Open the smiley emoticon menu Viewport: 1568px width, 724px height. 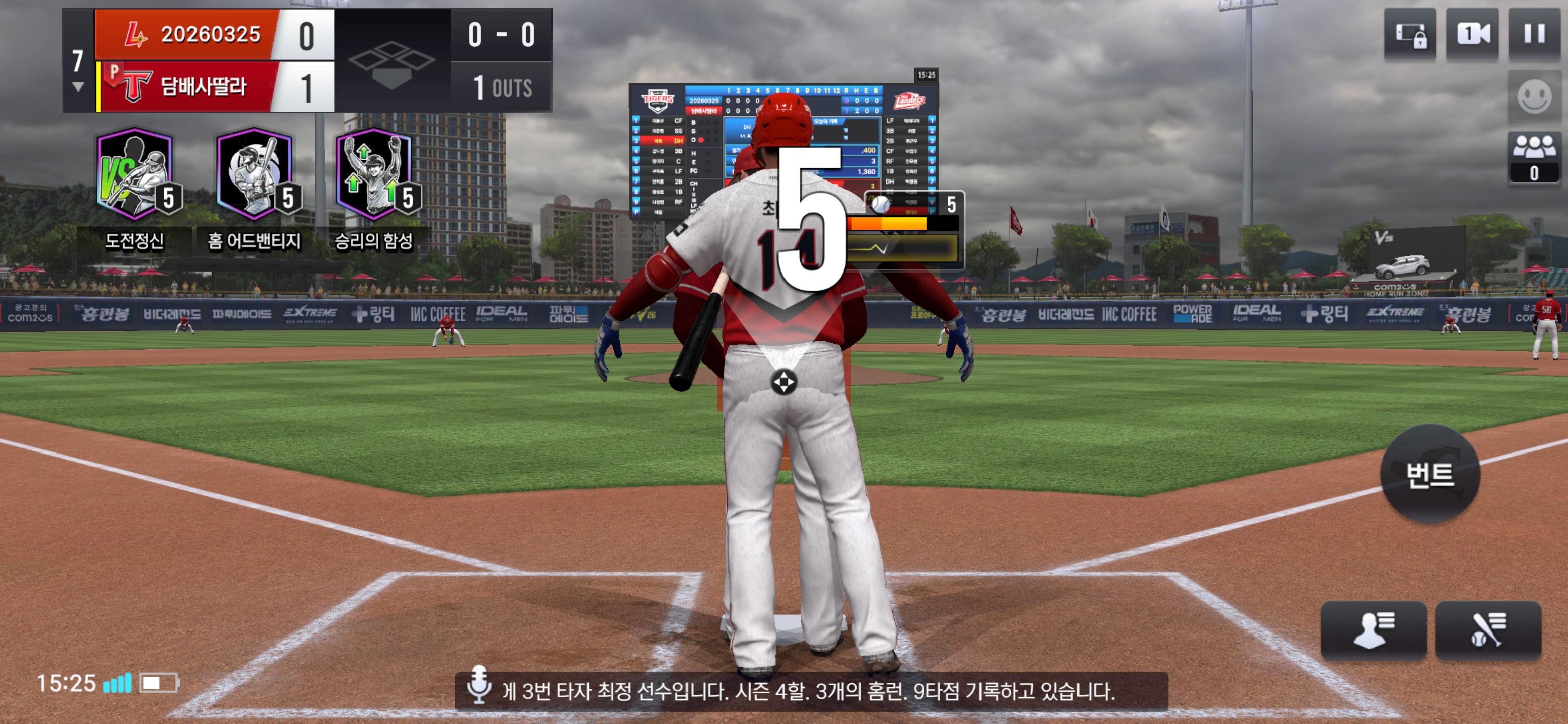(x=1534, y=96)
